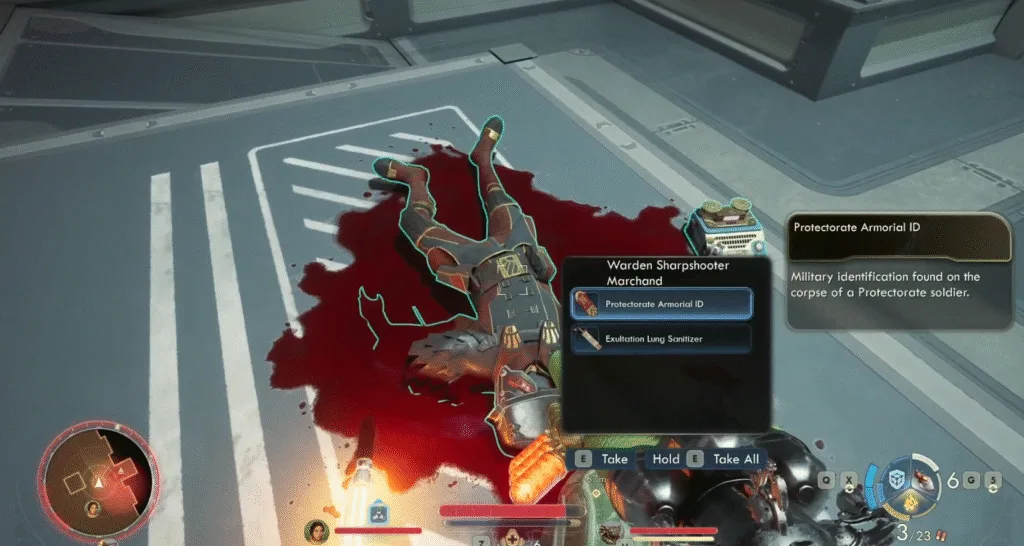Select the companion portrait beside the health bar
This screenshot has height=546, width=1024.
[317, 530]
